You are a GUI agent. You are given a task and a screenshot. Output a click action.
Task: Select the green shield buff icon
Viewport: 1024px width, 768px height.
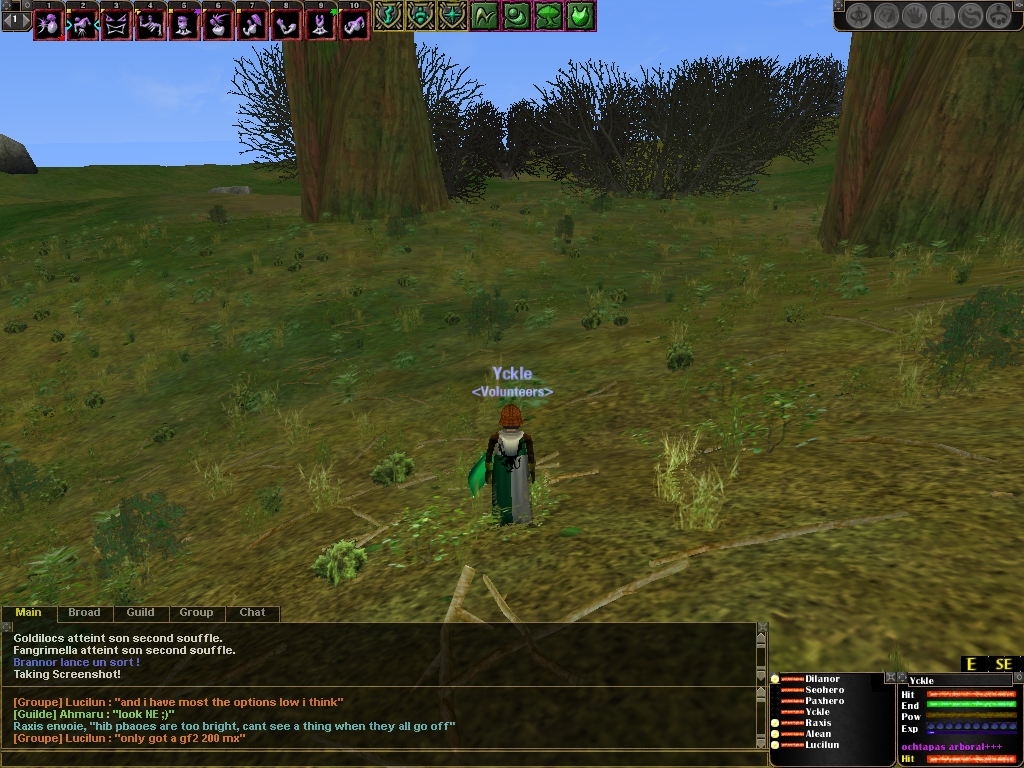click(x=581, y=16)
